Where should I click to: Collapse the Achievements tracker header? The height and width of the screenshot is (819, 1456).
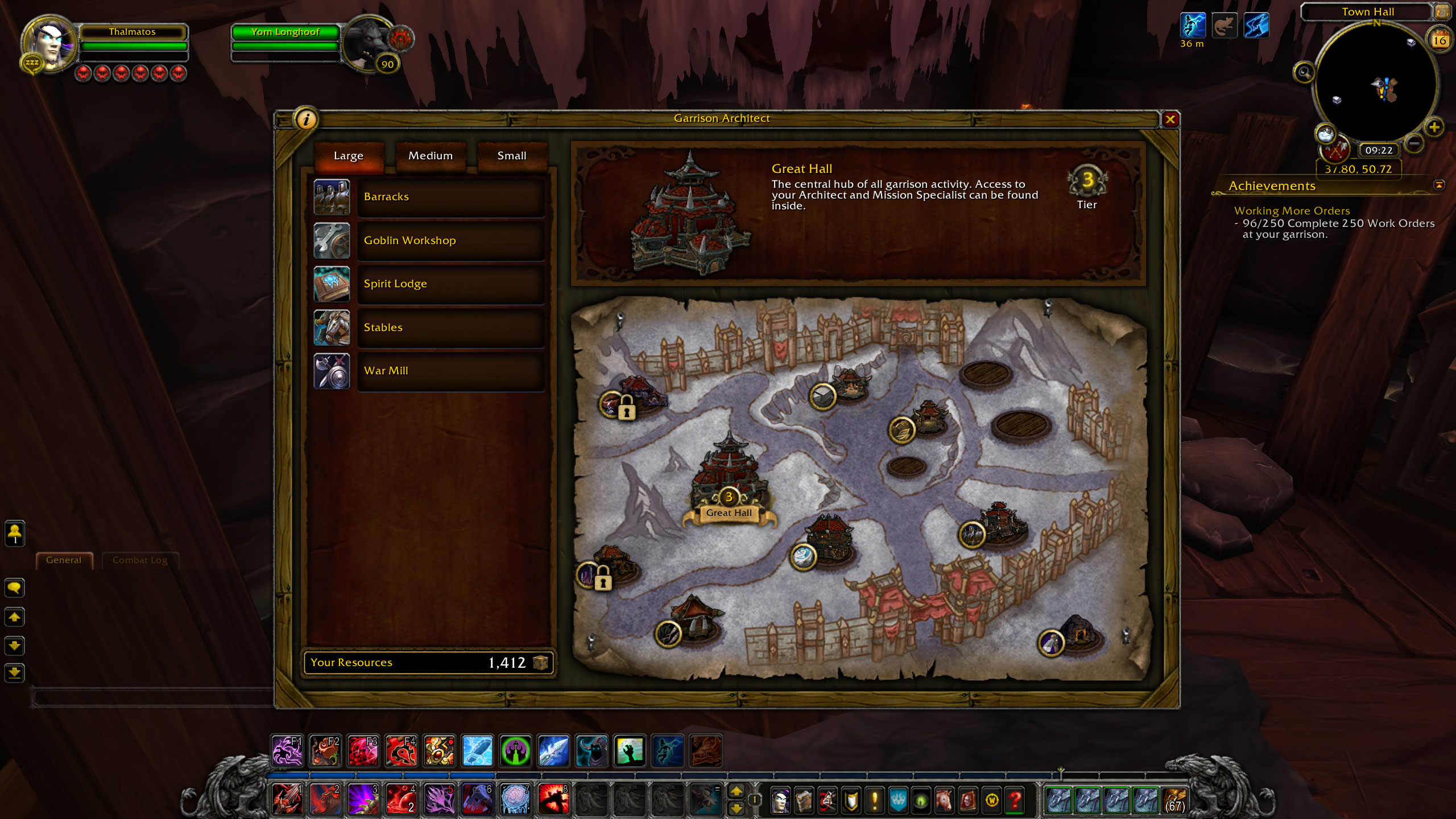(1439, 185)
